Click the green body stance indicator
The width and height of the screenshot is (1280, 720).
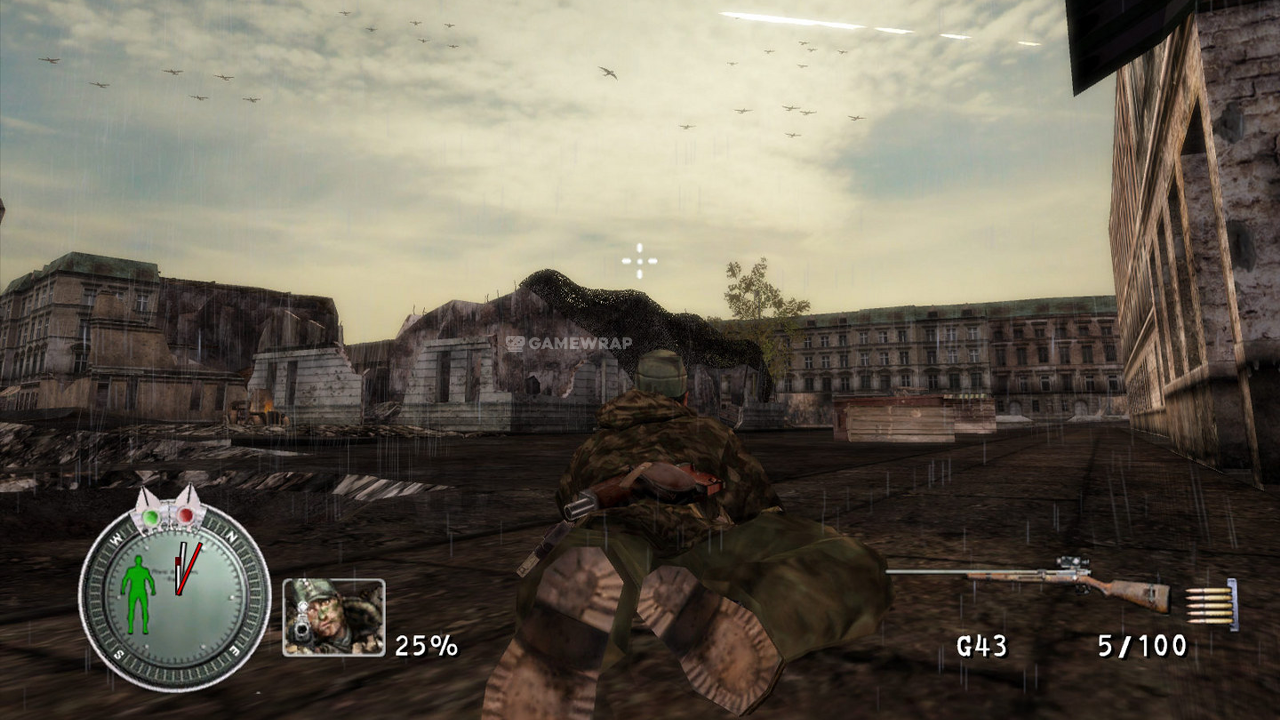click(137, 594)
